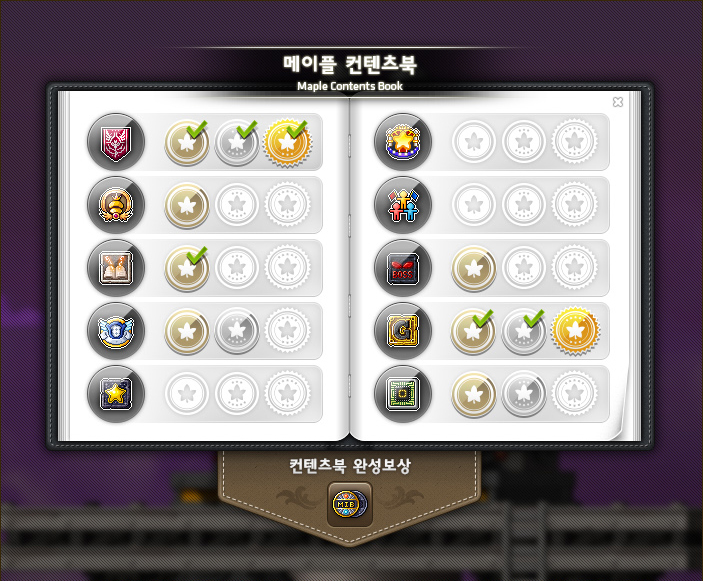Screen dimensions: 703x581
Task: Open the open book category icon
Action: 115,268
